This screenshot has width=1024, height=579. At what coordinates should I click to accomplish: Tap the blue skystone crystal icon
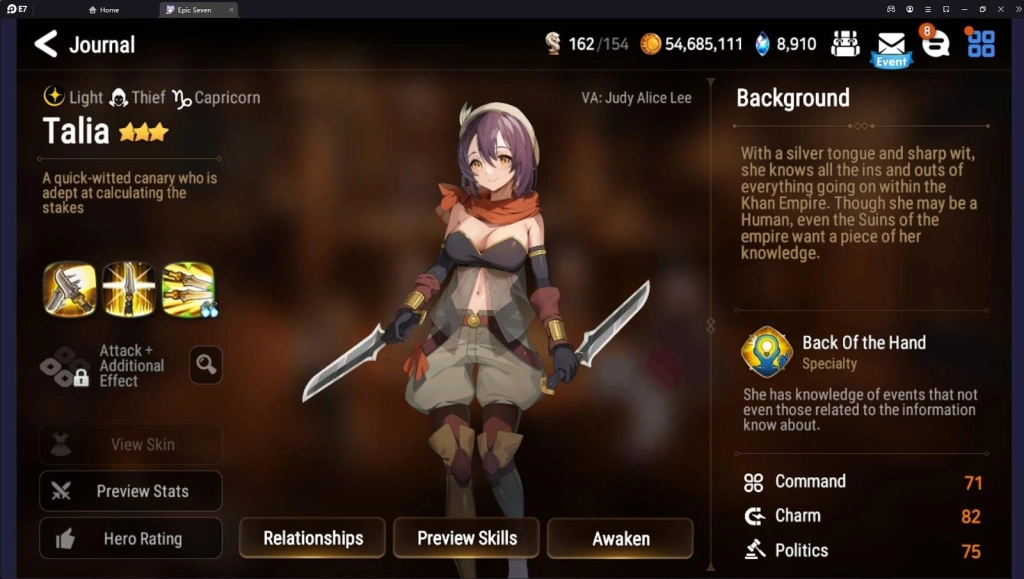762,44
